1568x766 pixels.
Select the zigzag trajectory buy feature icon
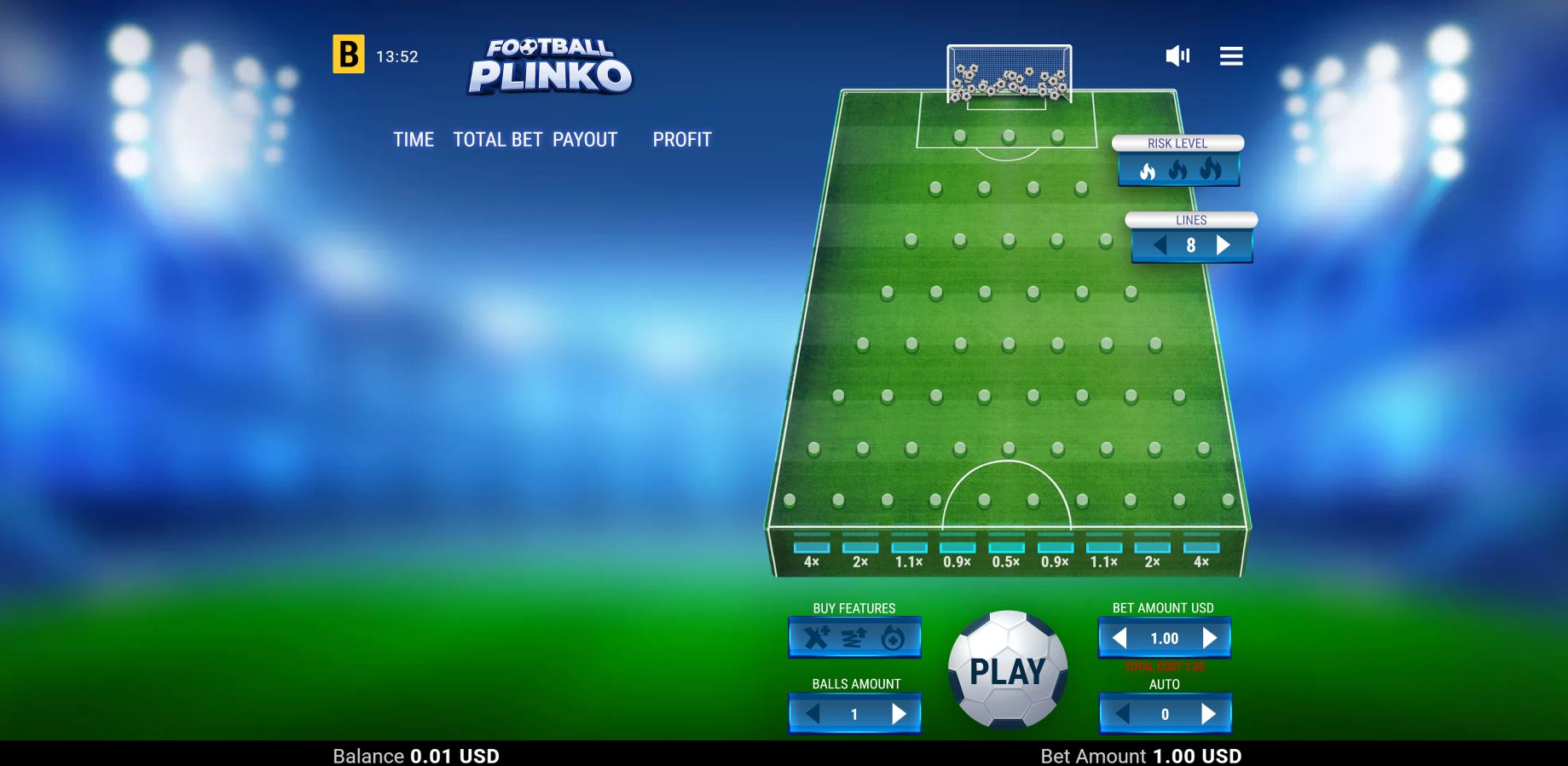click(x=854, y=637)
